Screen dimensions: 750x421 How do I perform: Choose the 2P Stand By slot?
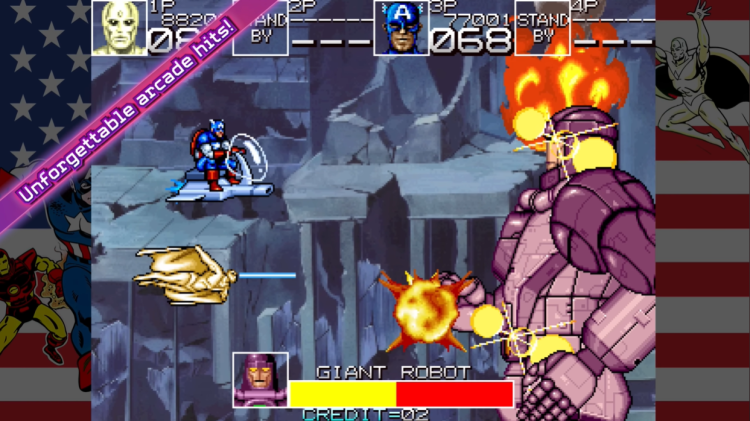tap(263, 28)
